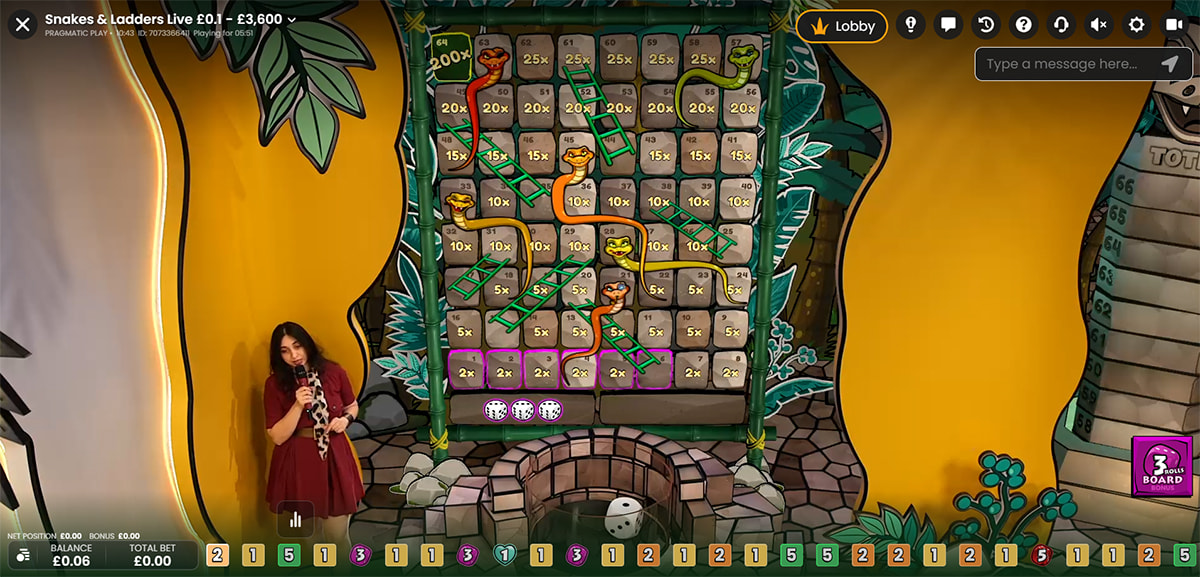Return to the Lobby

coord(842,26)
